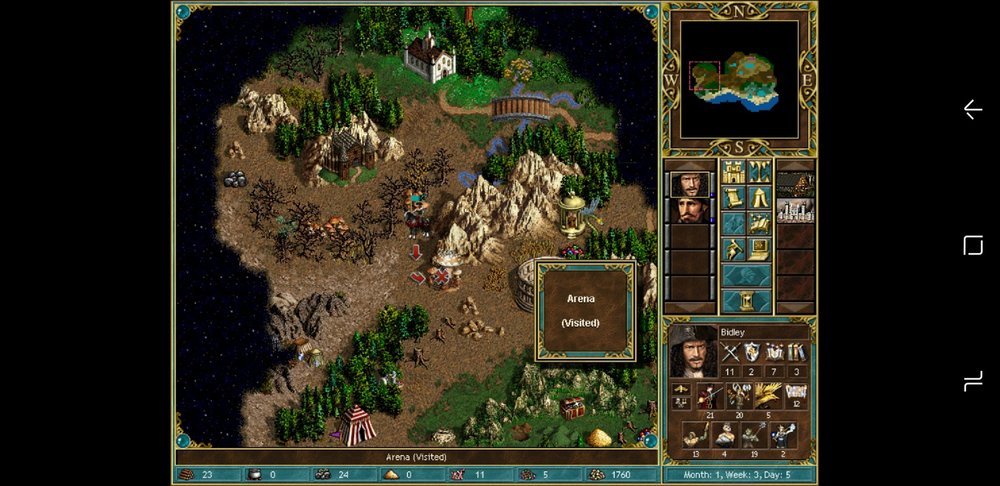The width and height of the screenshot is (1000, 486).
Task: Select the golden bird creature stack
Action: [767, 396]
